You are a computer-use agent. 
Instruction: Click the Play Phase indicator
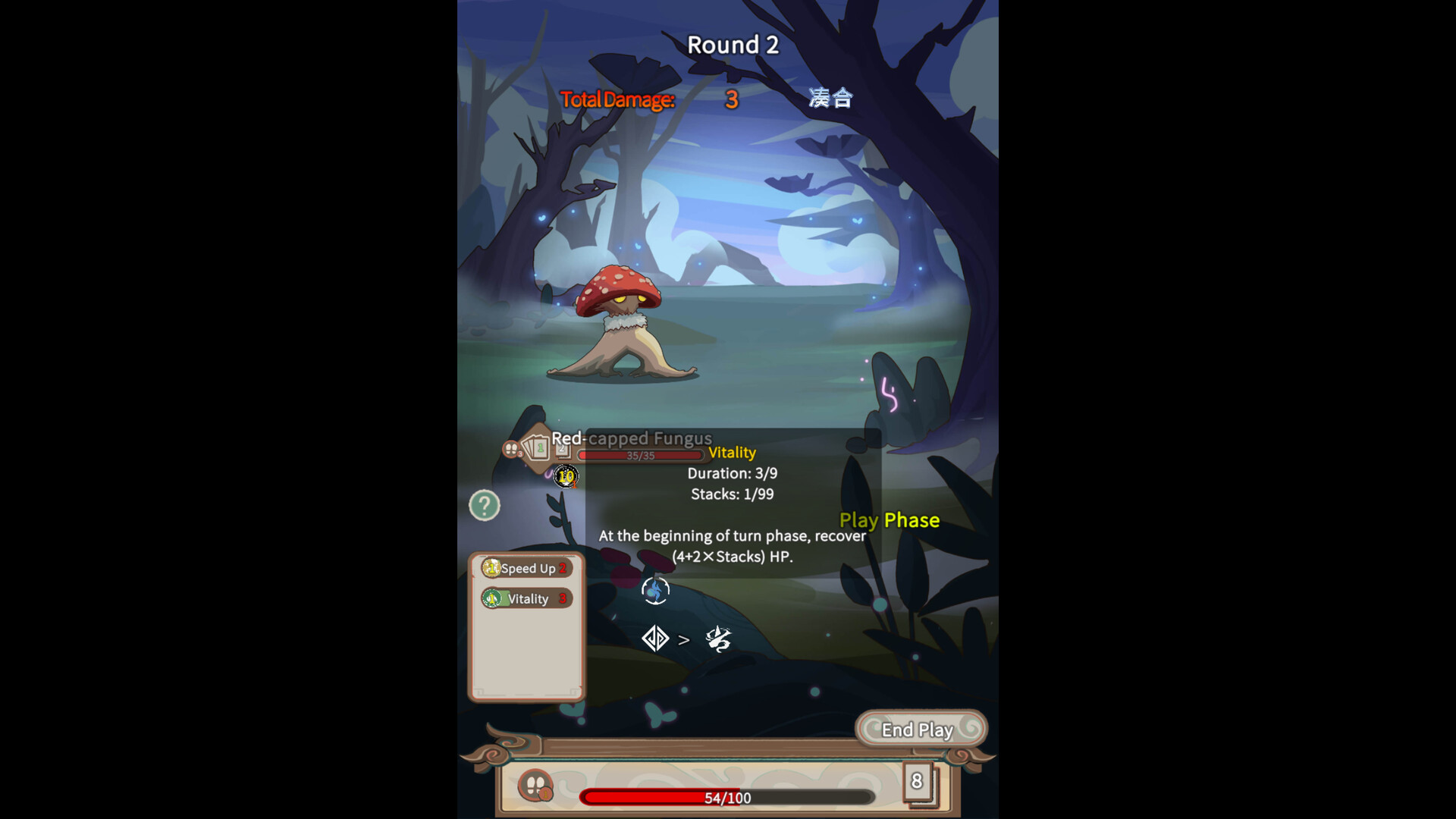pos(890,520)
